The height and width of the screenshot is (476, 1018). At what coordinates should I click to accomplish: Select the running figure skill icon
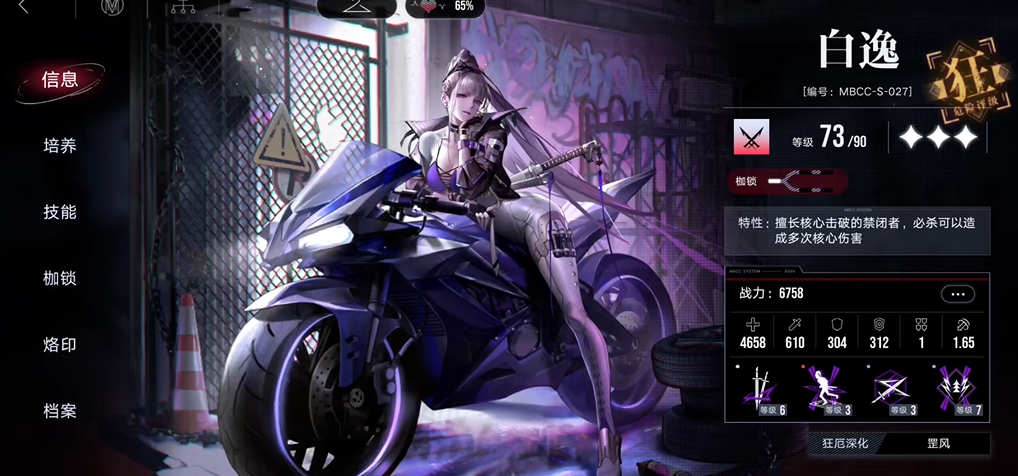click(x=822, y=389)
